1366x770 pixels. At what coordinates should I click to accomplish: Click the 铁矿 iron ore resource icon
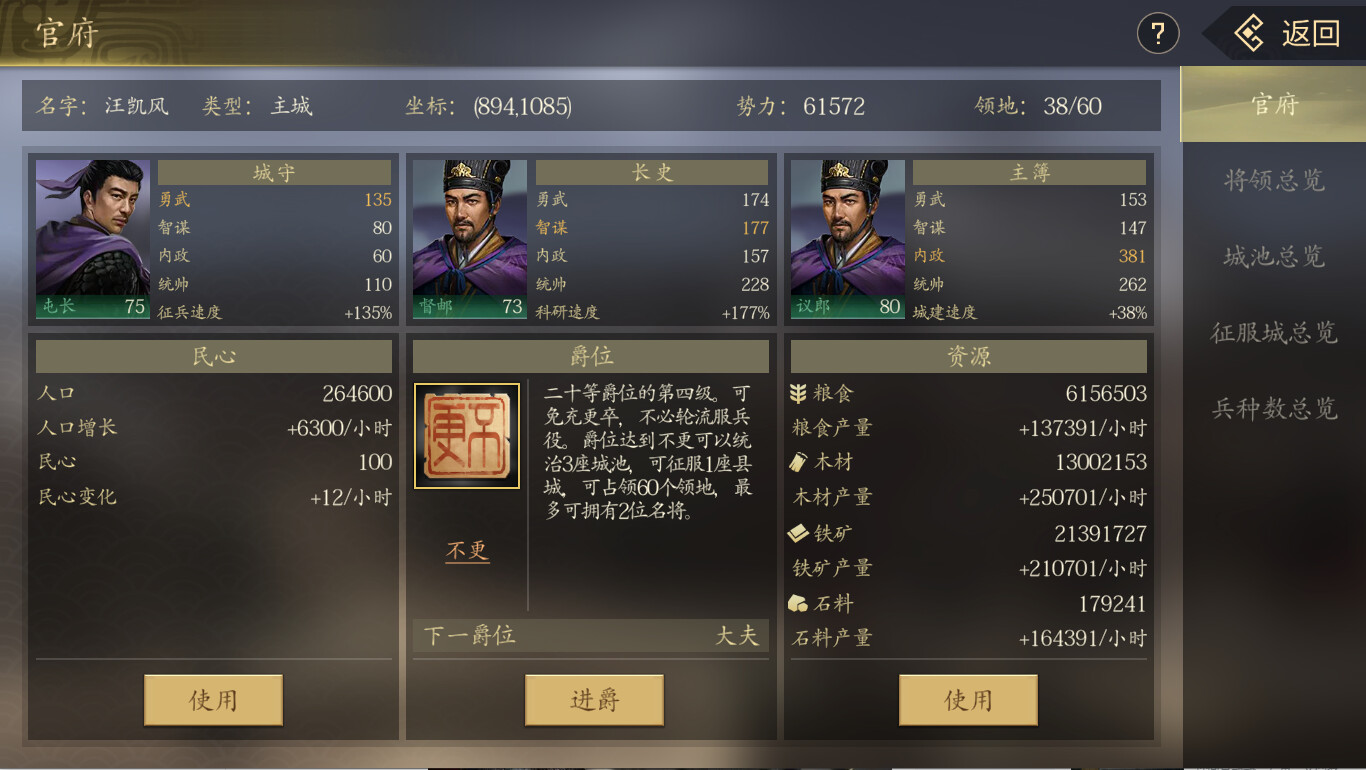798,533
